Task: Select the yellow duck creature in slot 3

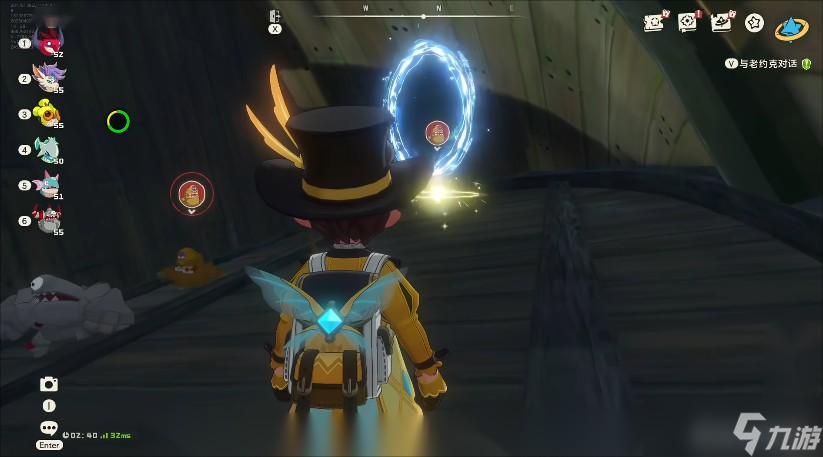Action: (x=47, y=113)
